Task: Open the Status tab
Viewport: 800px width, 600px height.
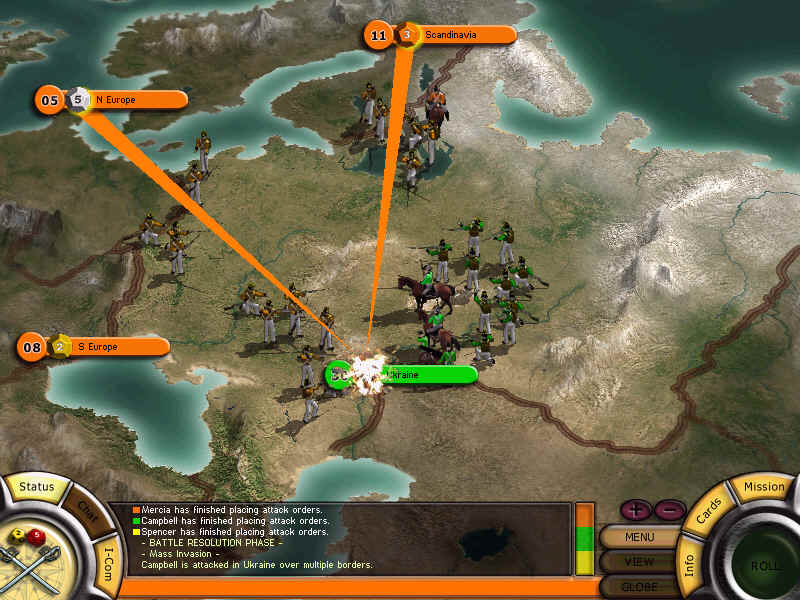Action: tap(37, 487)
